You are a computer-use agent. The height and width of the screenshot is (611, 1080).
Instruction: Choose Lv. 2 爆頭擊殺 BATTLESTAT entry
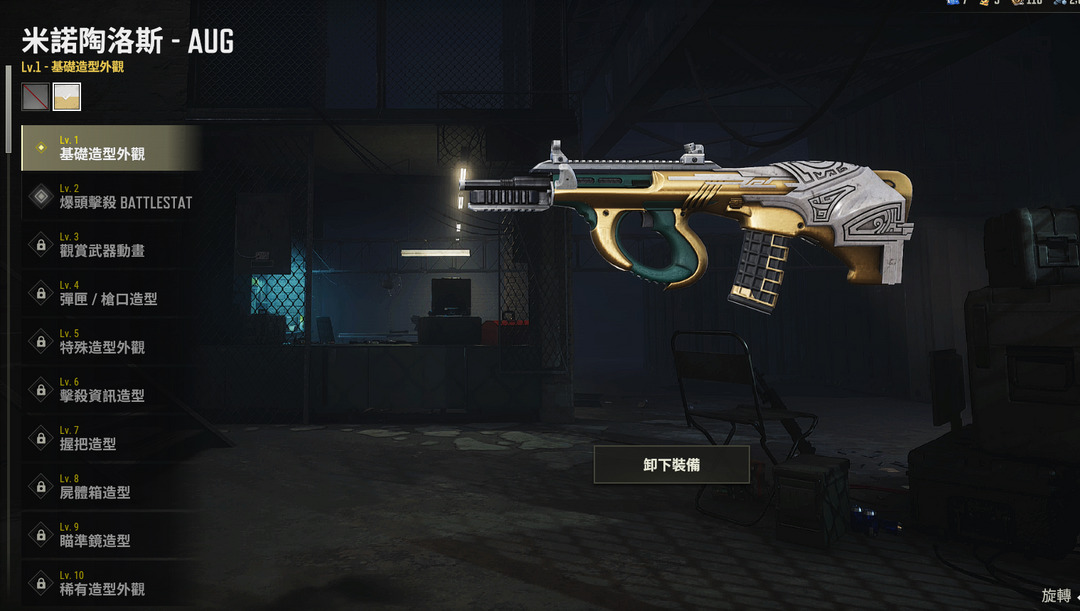click(x=110, y=196)
